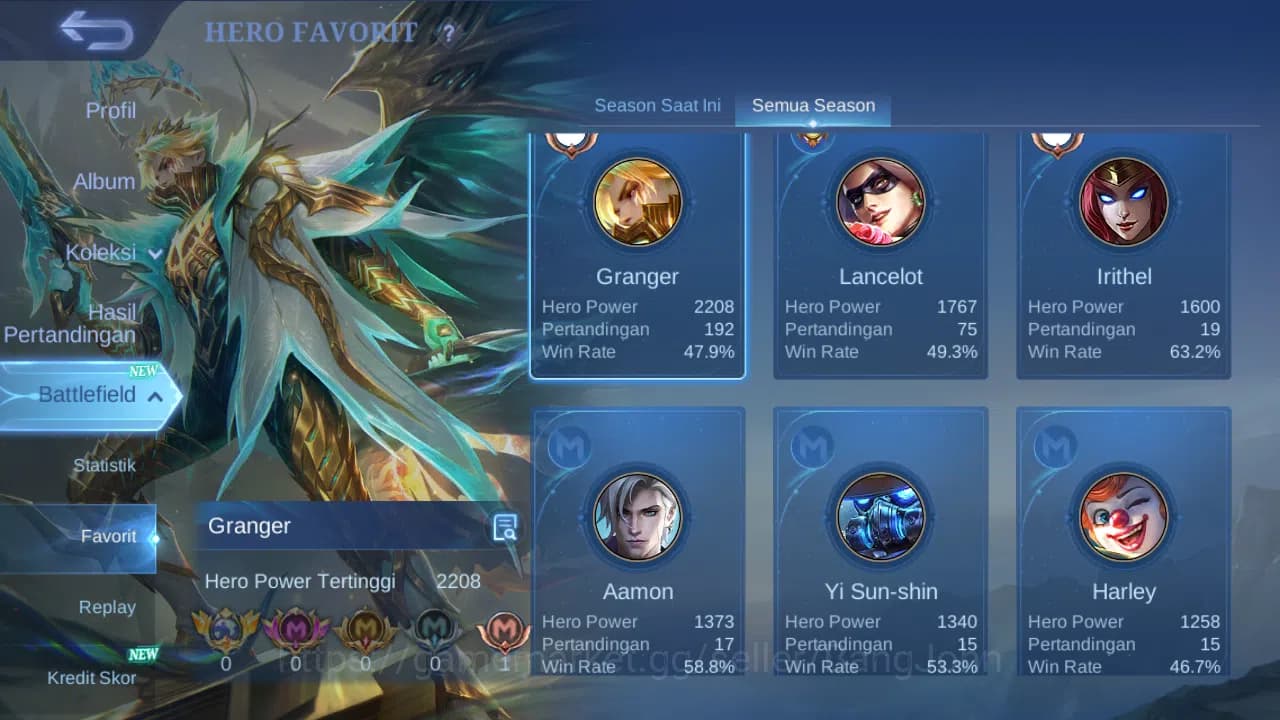
Task: Open Harley's hero portrait
Action: pyautogui.click(x=1124, y=517)
